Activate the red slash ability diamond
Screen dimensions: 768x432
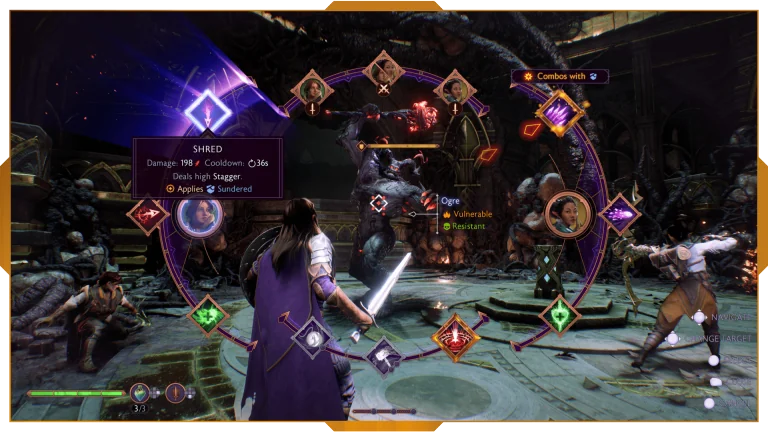[148, 214]
